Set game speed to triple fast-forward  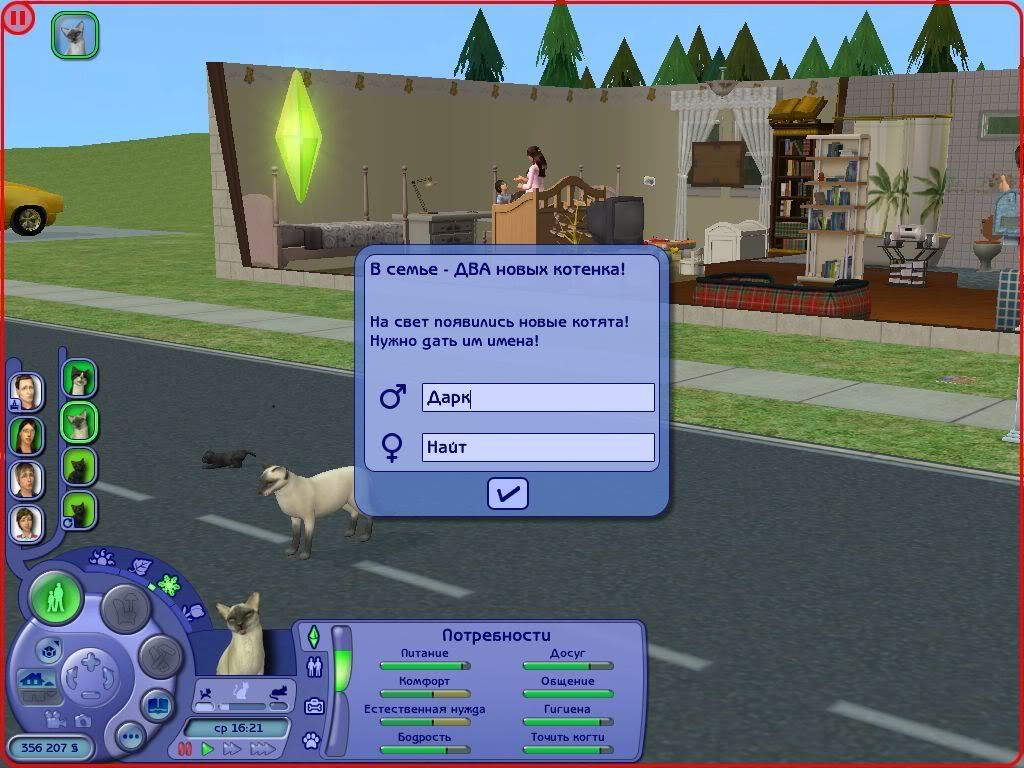click(x=262, y=748)
